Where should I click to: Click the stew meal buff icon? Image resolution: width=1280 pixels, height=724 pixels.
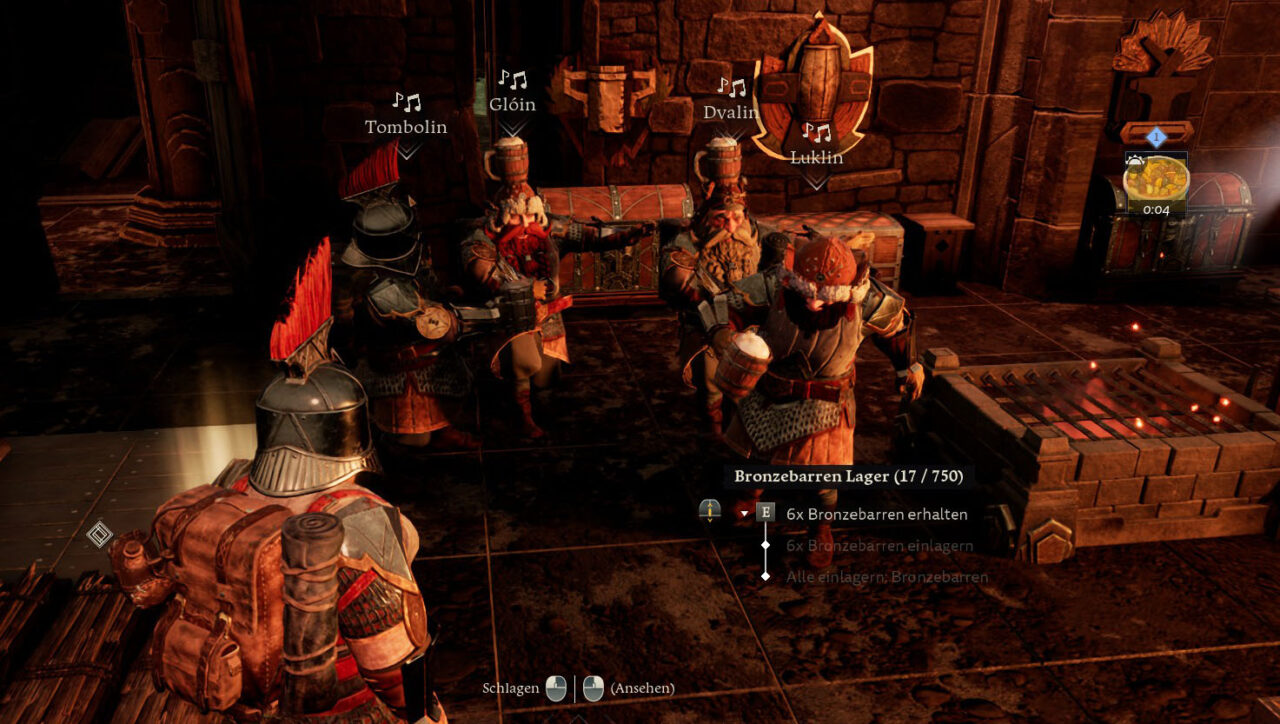1156,179
